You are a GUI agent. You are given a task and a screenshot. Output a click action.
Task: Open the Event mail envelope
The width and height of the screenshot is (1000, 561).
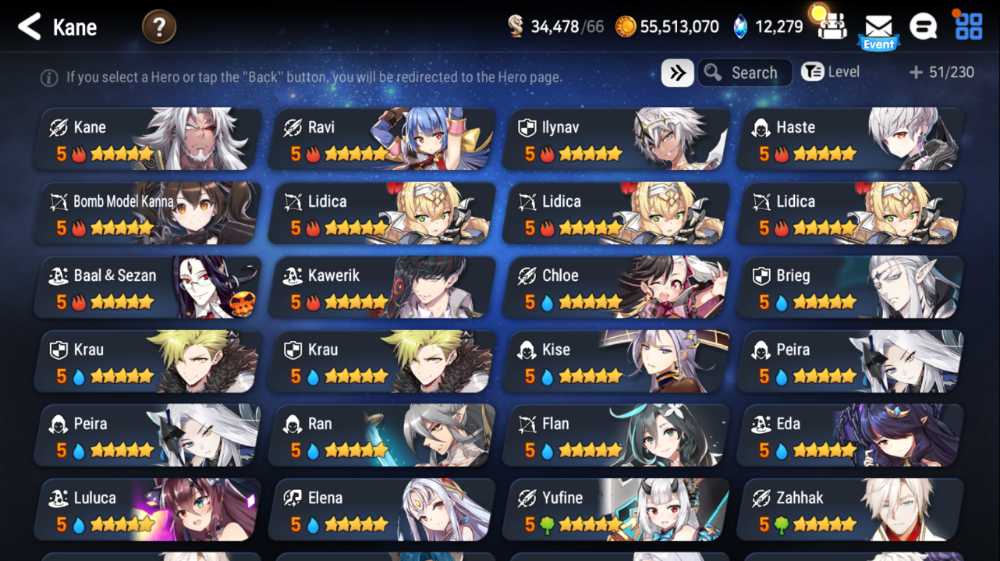[x=878, y=29]
